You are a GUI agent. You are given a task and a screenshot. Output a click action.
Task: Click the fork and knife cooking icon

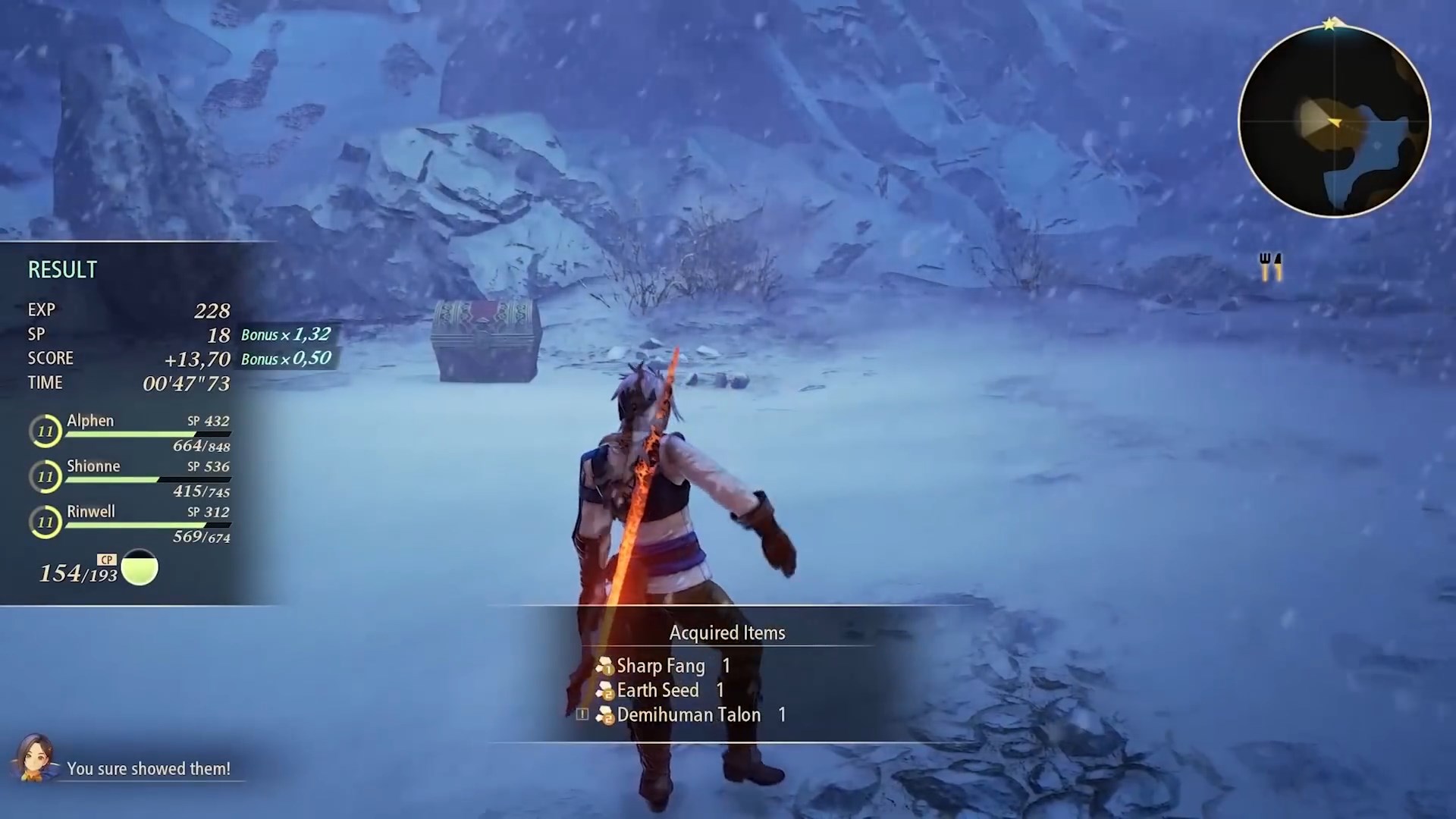point(1270,267)
